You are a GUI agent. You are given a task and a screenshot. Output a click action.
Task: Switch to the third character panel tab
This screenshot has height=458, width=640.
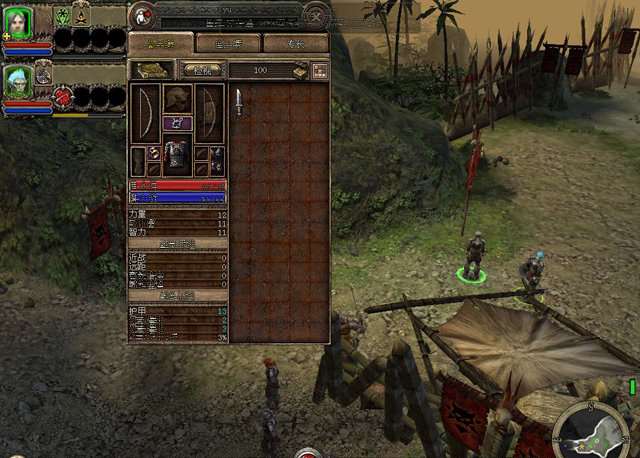(296, 43)
